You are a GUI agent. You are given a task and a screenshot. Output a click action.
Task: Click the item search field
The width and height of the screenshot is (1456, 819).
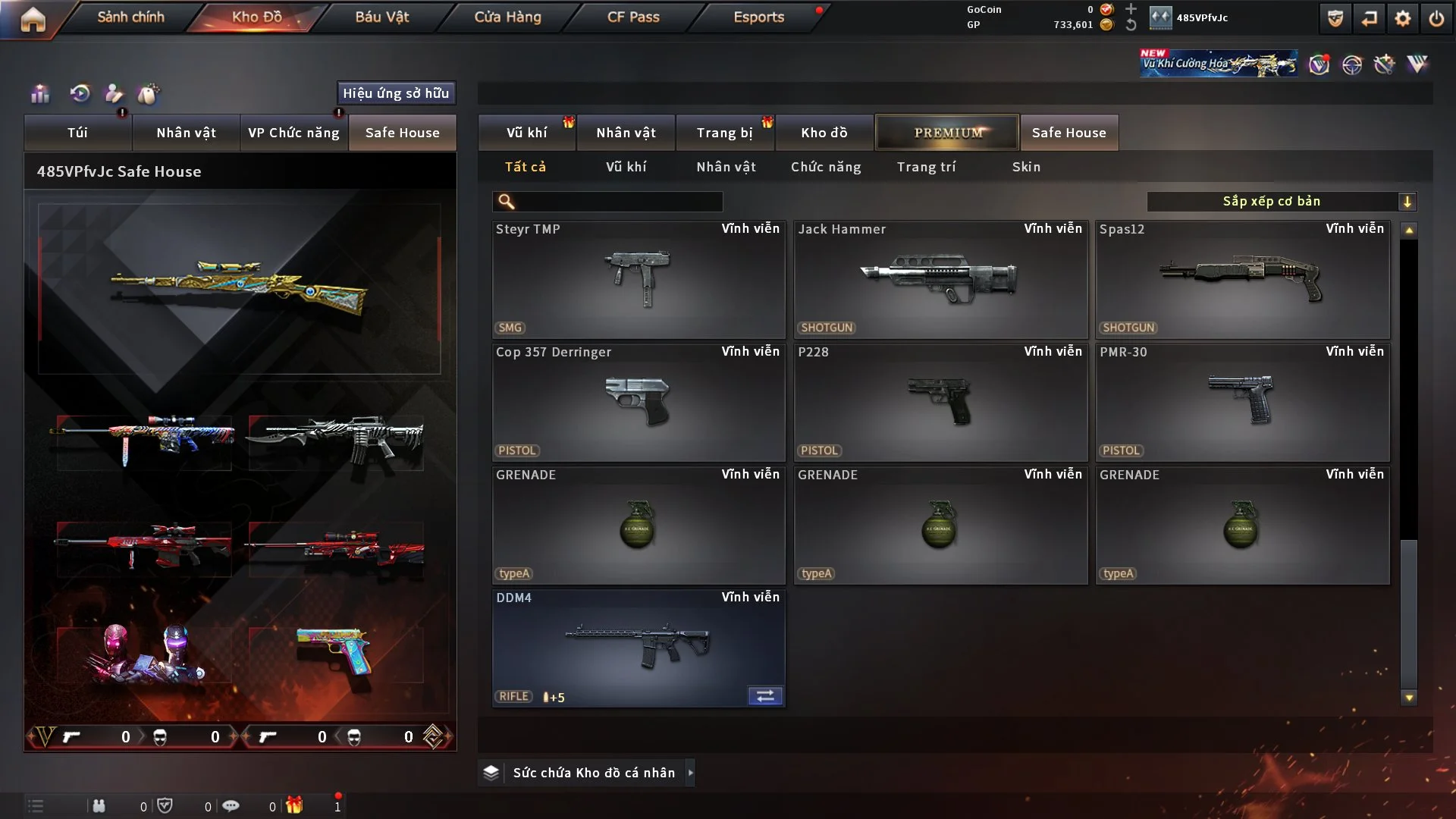pyautogui.click(x=618, y=202)
